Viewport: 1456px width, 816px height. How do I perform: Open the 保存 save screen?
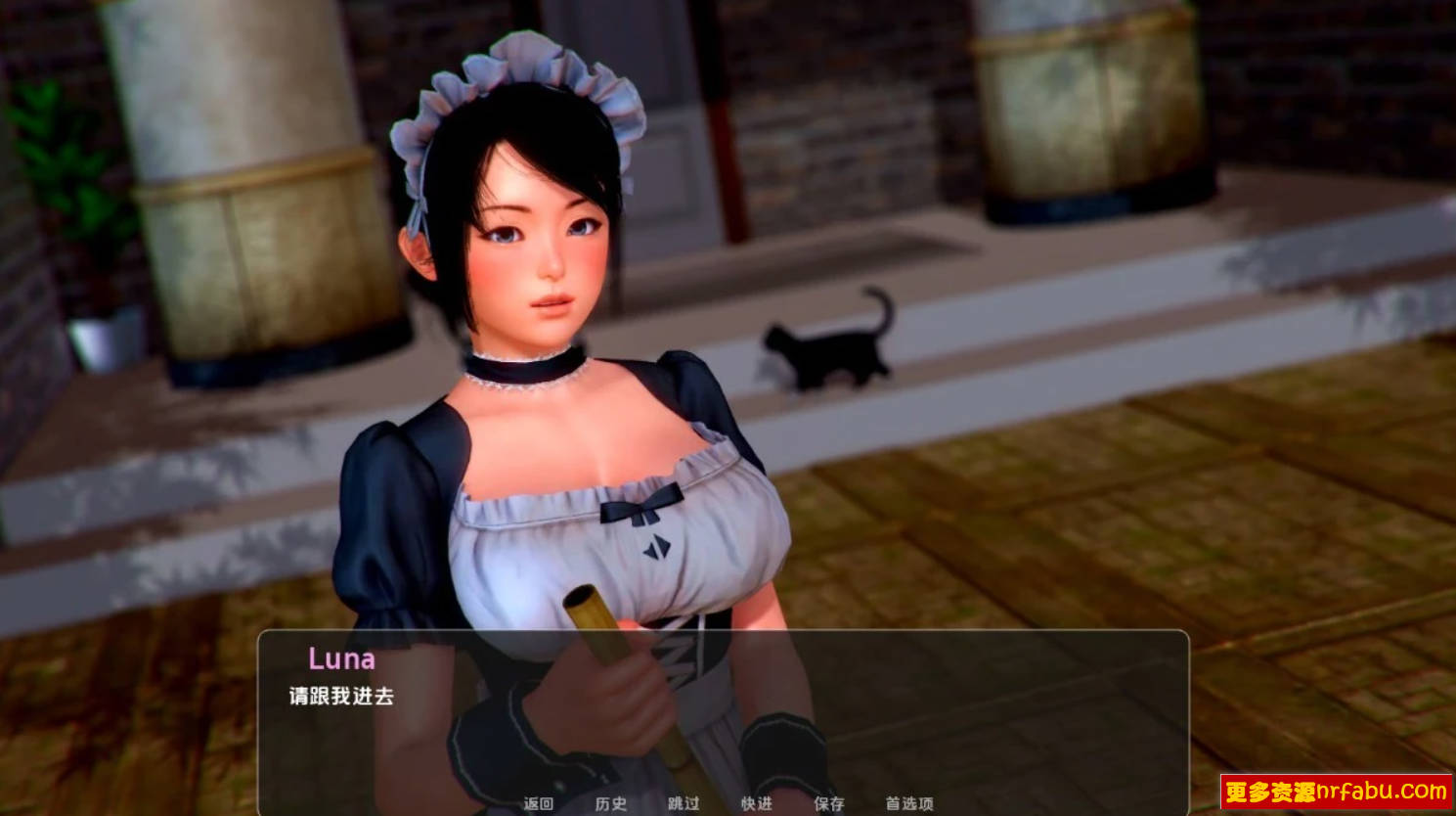(829, 804)
